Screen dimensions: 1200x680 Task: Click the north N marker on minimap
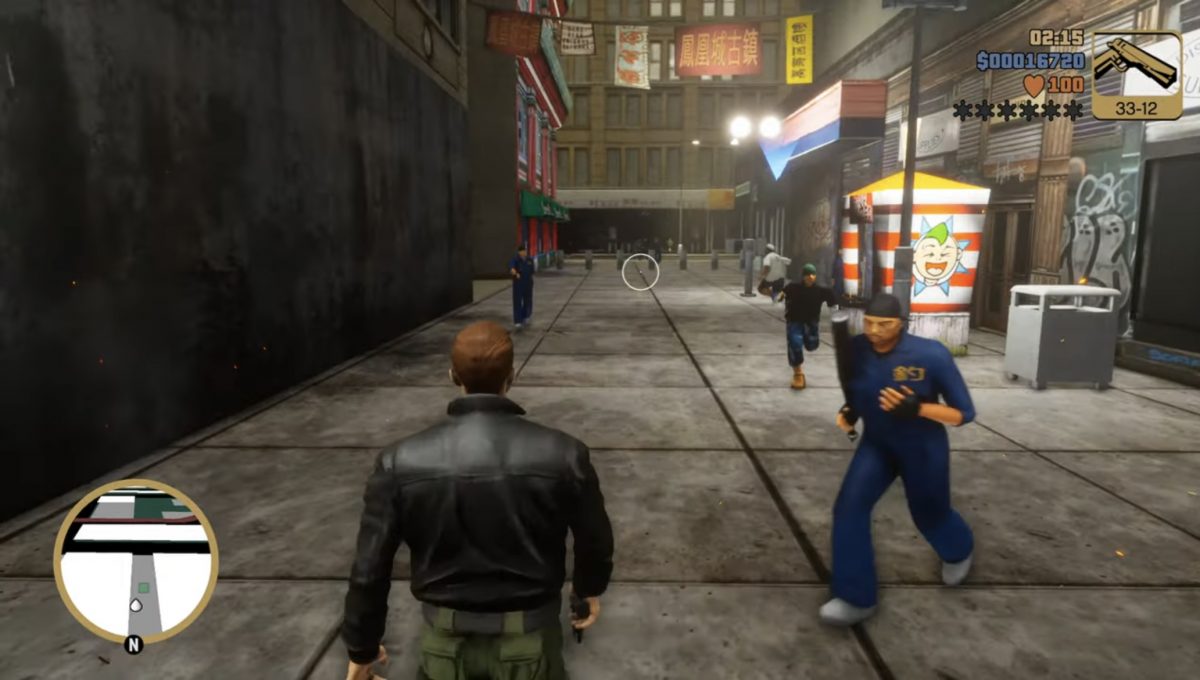pyautogui.click(x=131, y=645)
